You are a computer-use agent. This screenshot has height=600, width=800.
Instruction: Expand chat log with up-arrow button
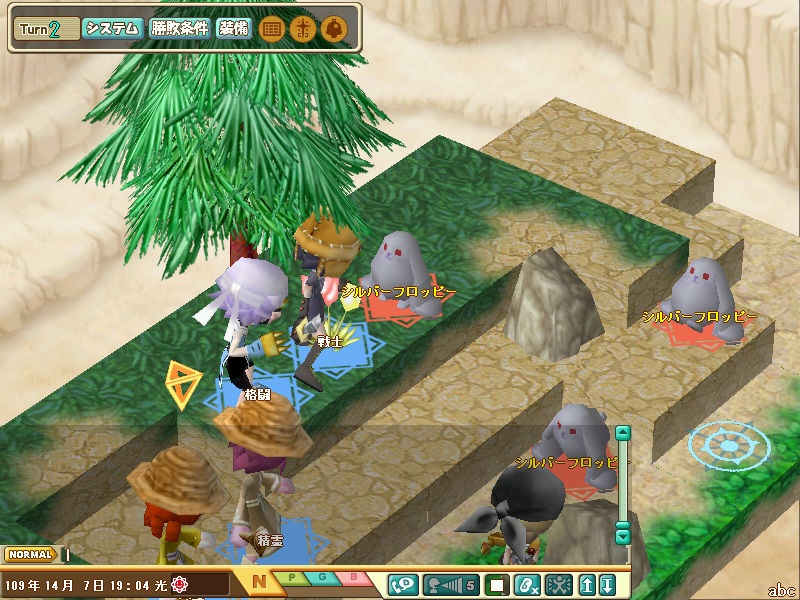[x=588, y=584]
